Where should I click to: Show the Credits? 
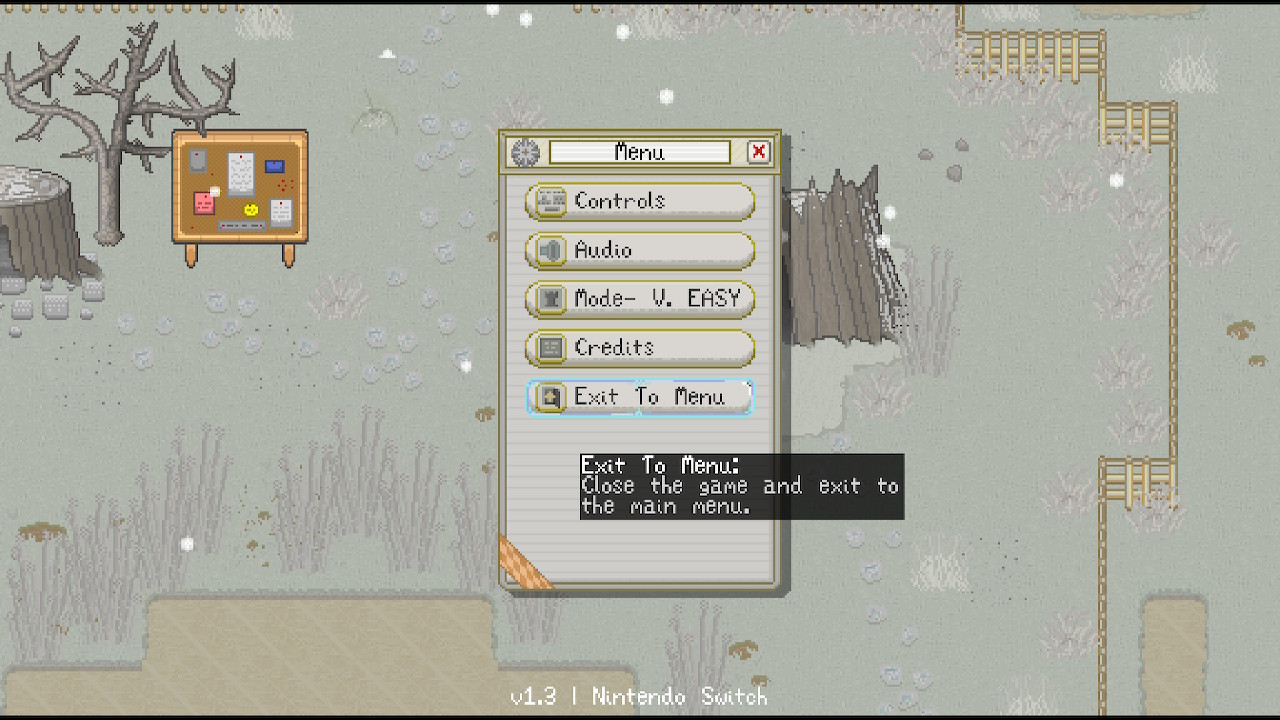[639, 348]
